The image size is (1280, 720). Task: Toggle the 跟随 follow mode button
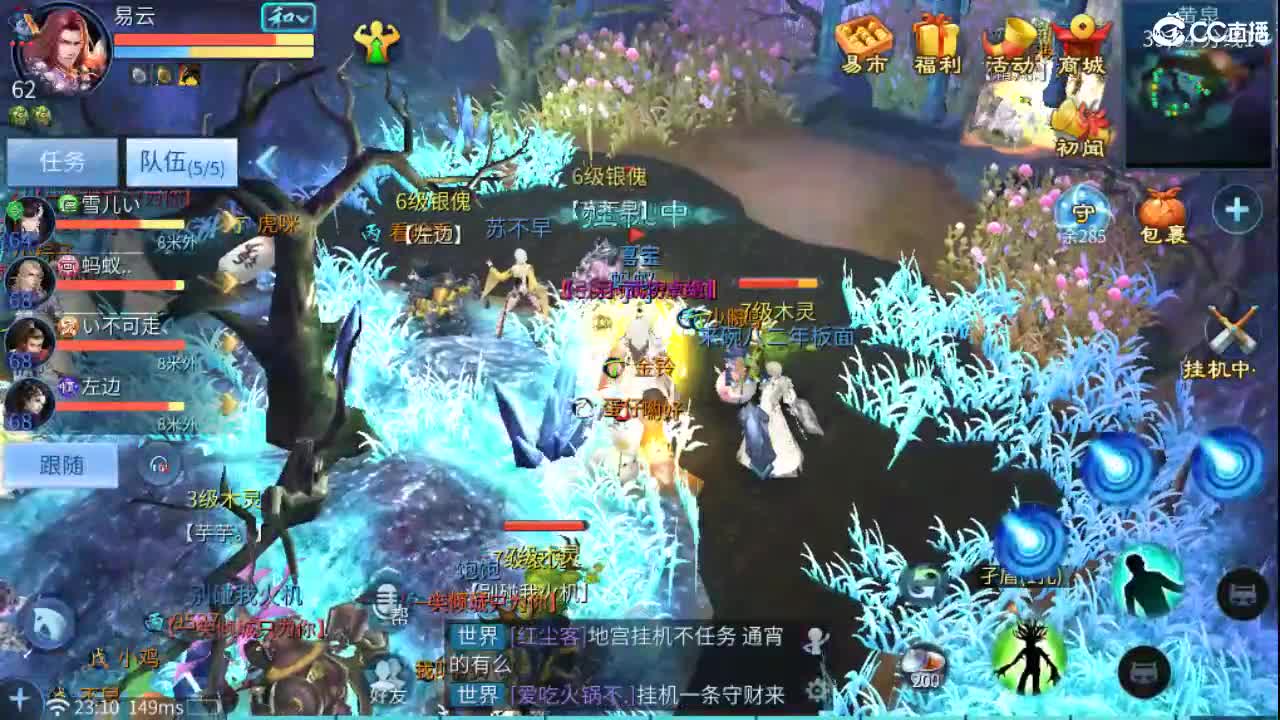click(60, 465)
